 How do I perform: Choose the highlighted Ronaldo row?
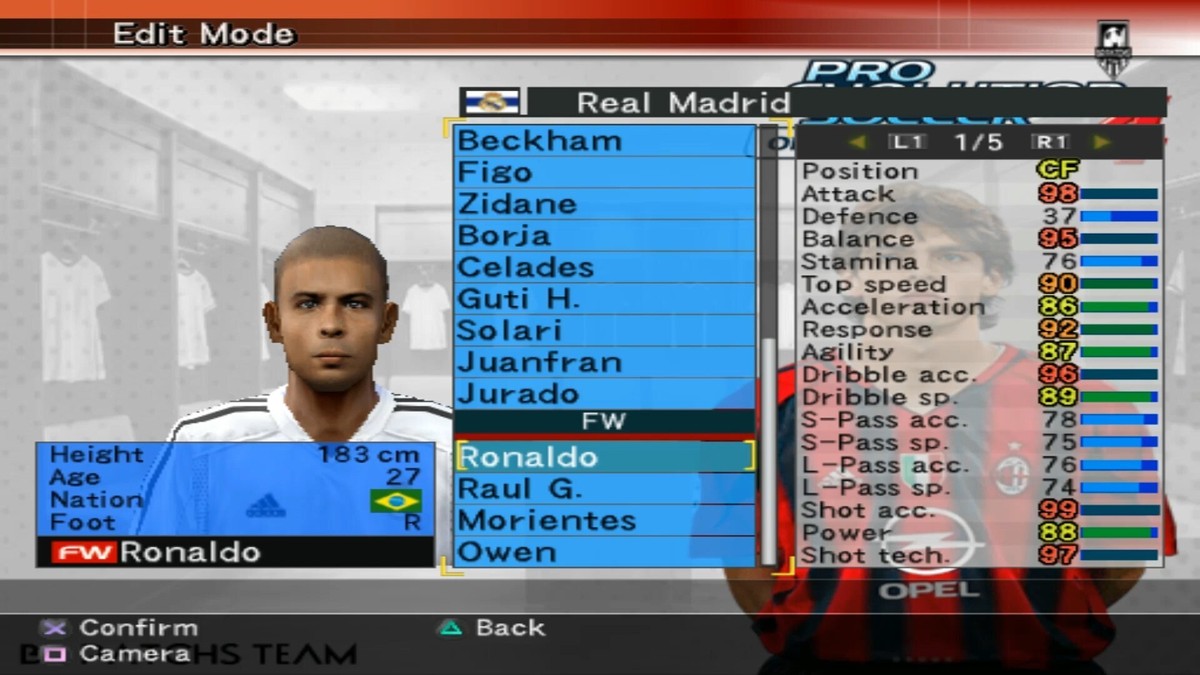coord(604,457)
